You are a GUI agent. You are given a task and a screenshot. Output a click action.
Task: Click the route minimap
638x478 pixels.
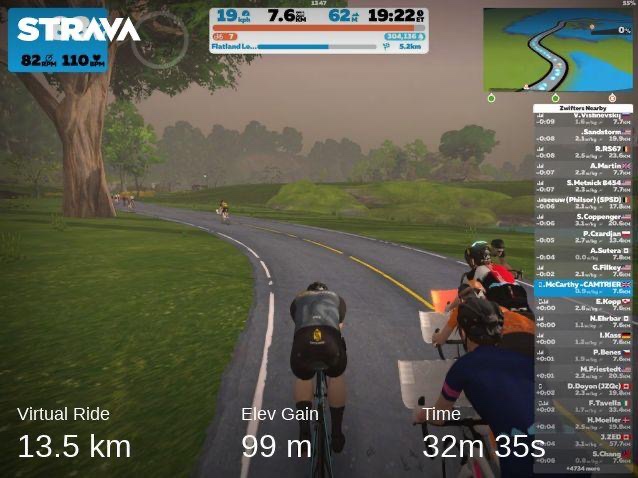pos(557,49)
